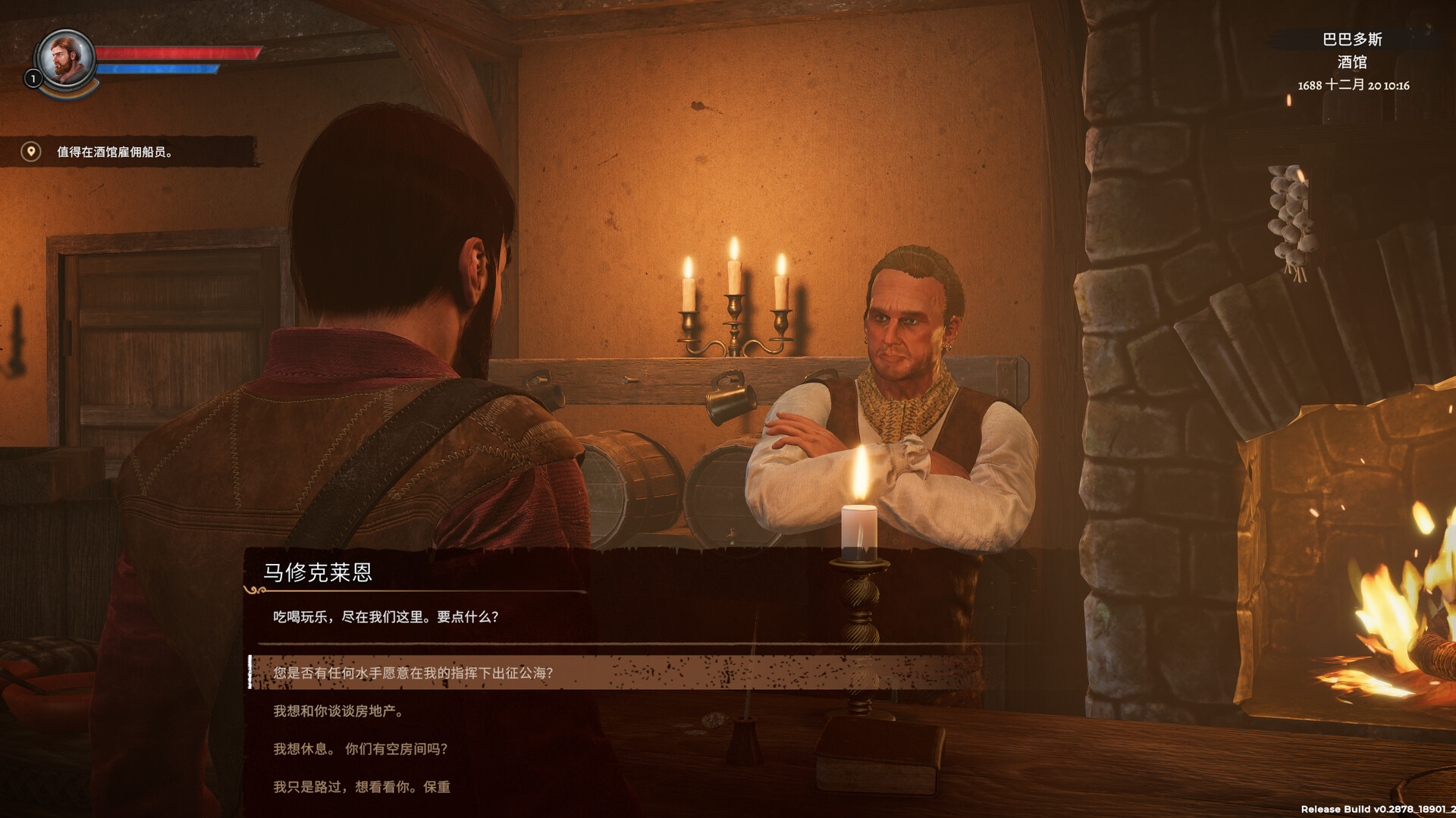Click the quest location pin icon
Image resolution: width=1456 pixels, height=818 pixels.
click(30, 151)
